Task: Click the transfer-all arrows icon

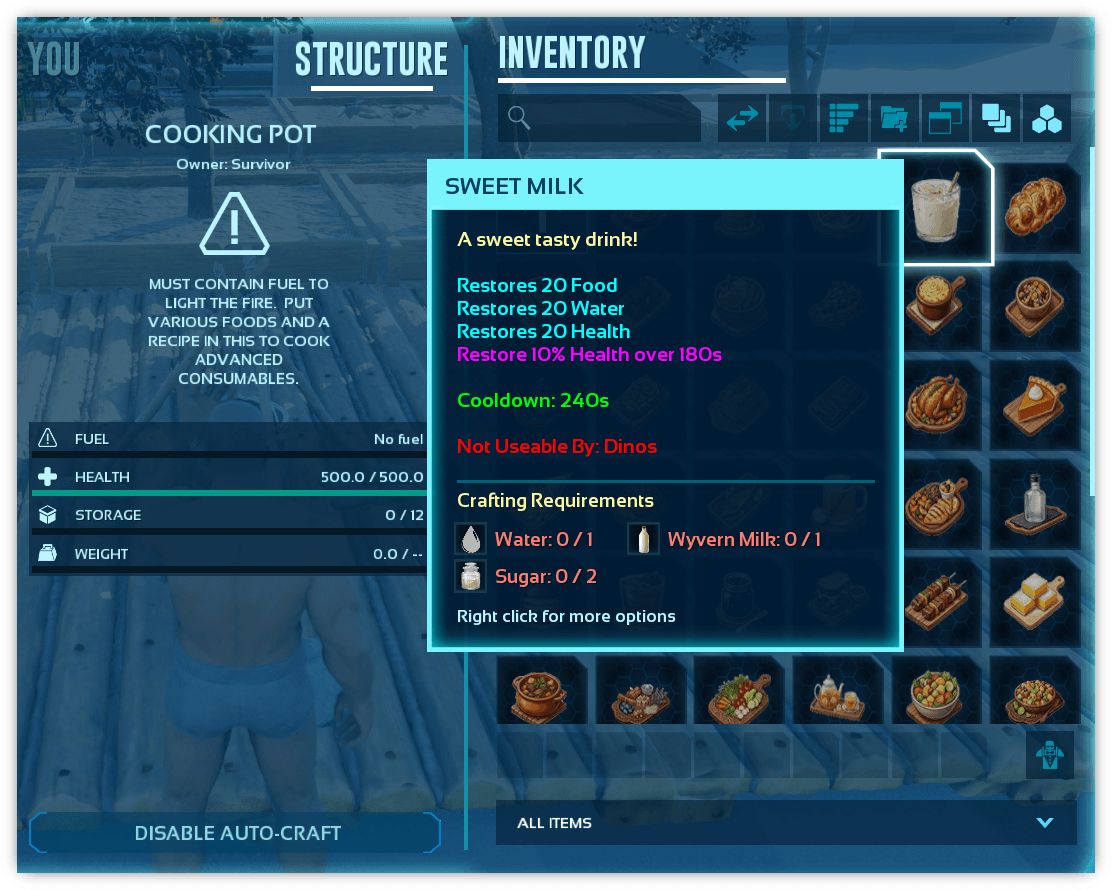Action: tap(742, 119)
